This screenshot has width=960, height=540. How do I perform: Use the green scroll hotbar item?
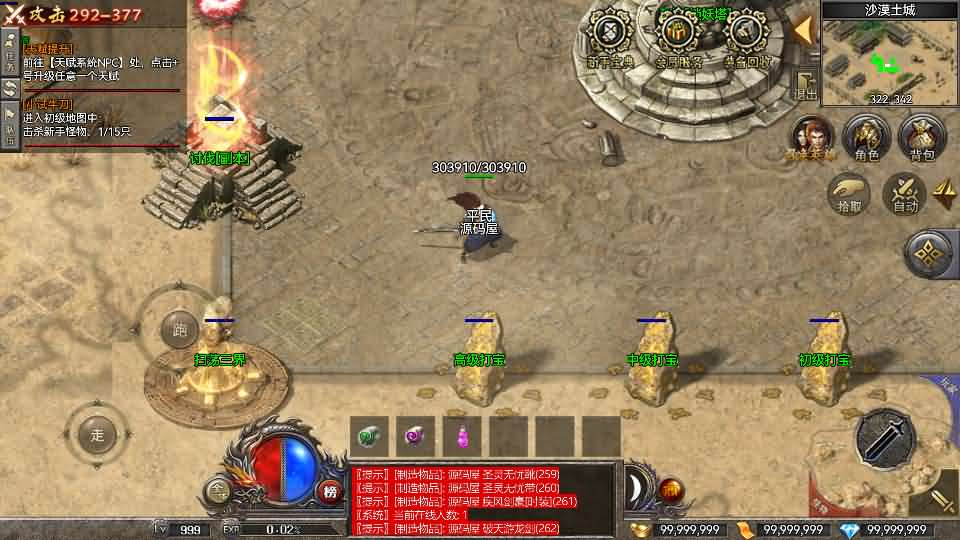pos(370,436)
